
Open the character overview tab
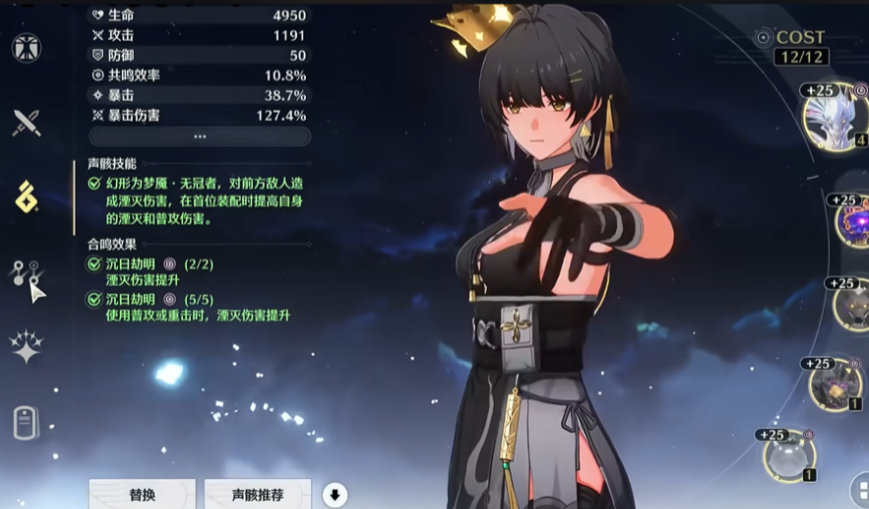[26, 47]
